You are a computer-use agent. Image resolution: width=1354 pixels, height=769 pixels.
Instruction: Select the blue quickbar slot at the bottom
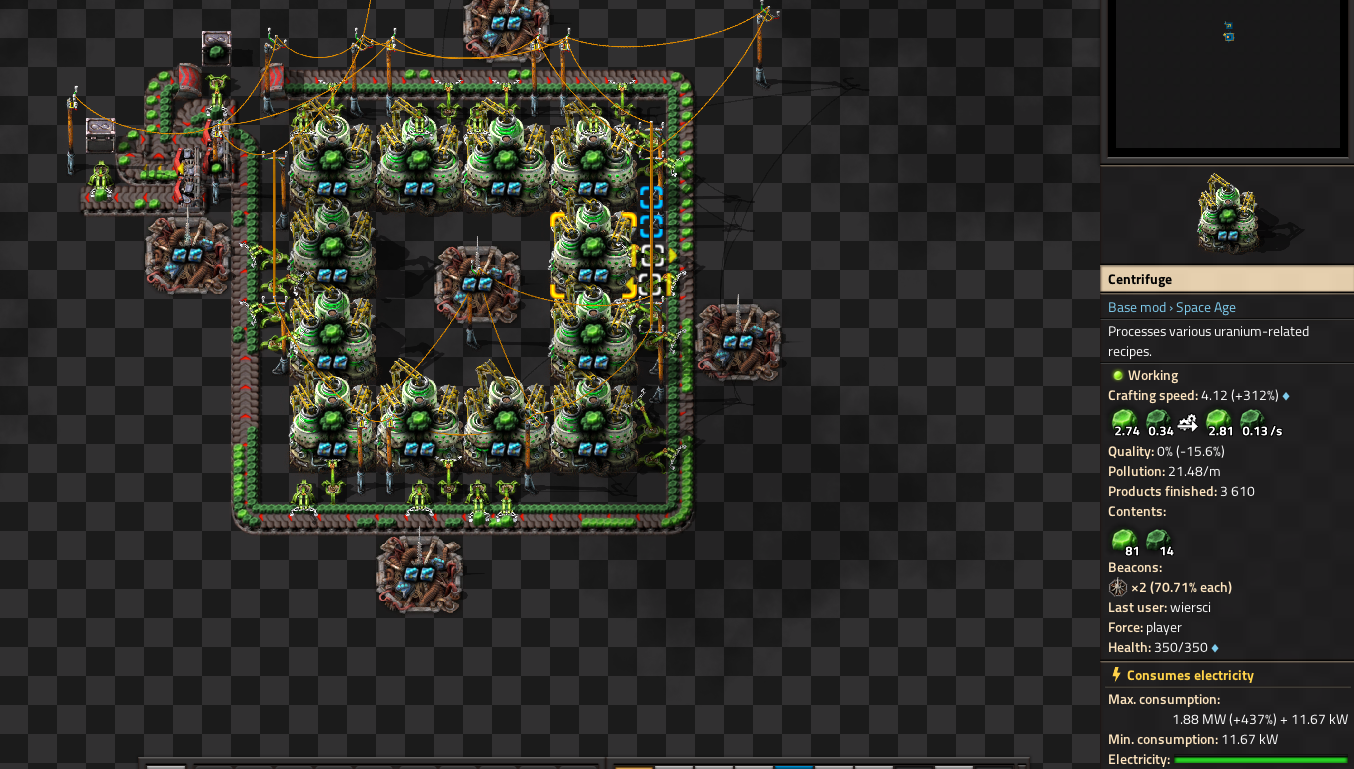coord(793,766)
